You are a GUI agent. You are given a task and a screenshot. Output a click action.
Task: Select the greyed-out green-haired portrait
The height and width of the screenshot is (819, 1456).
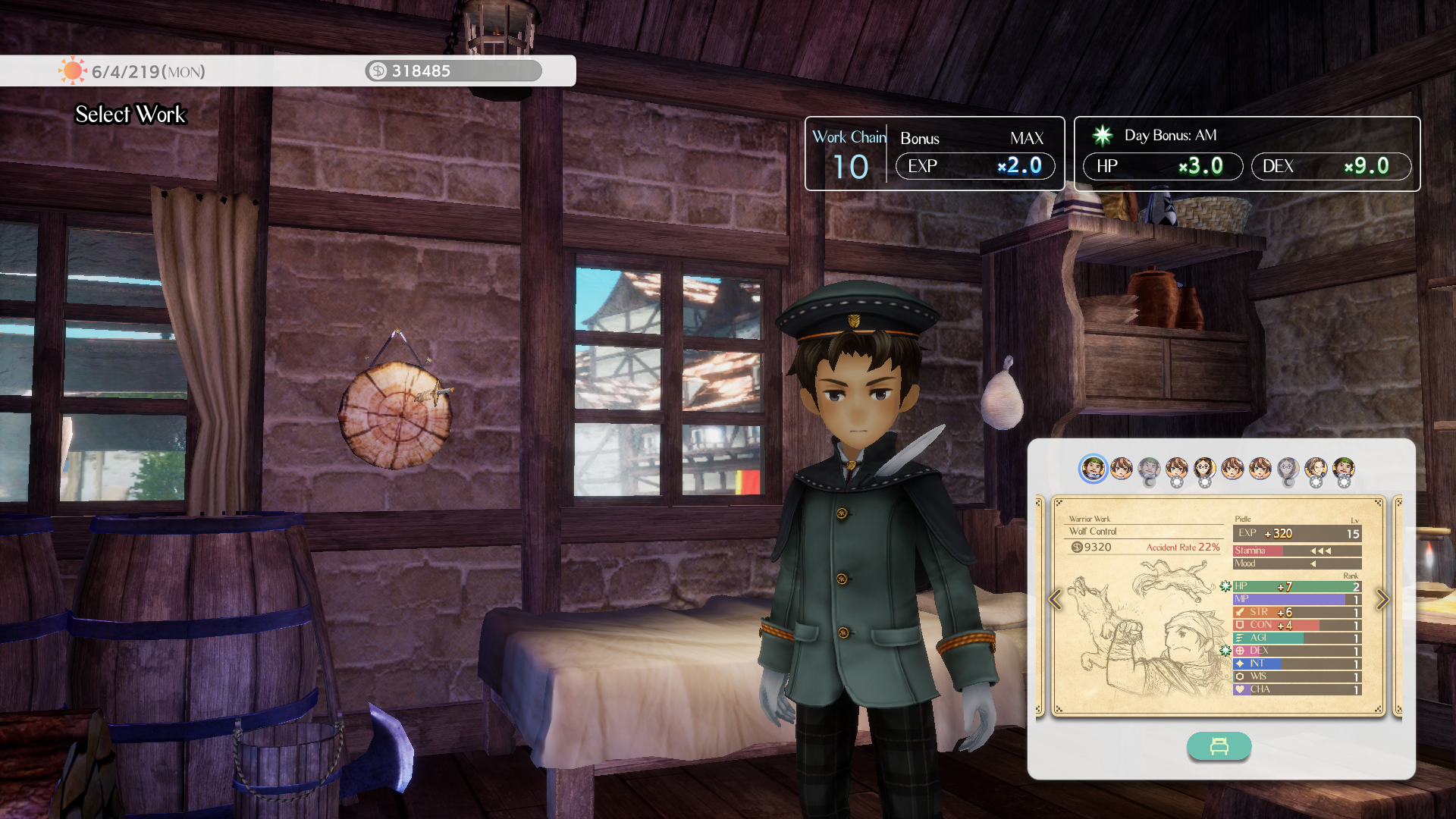click(x=1149, y=469)
